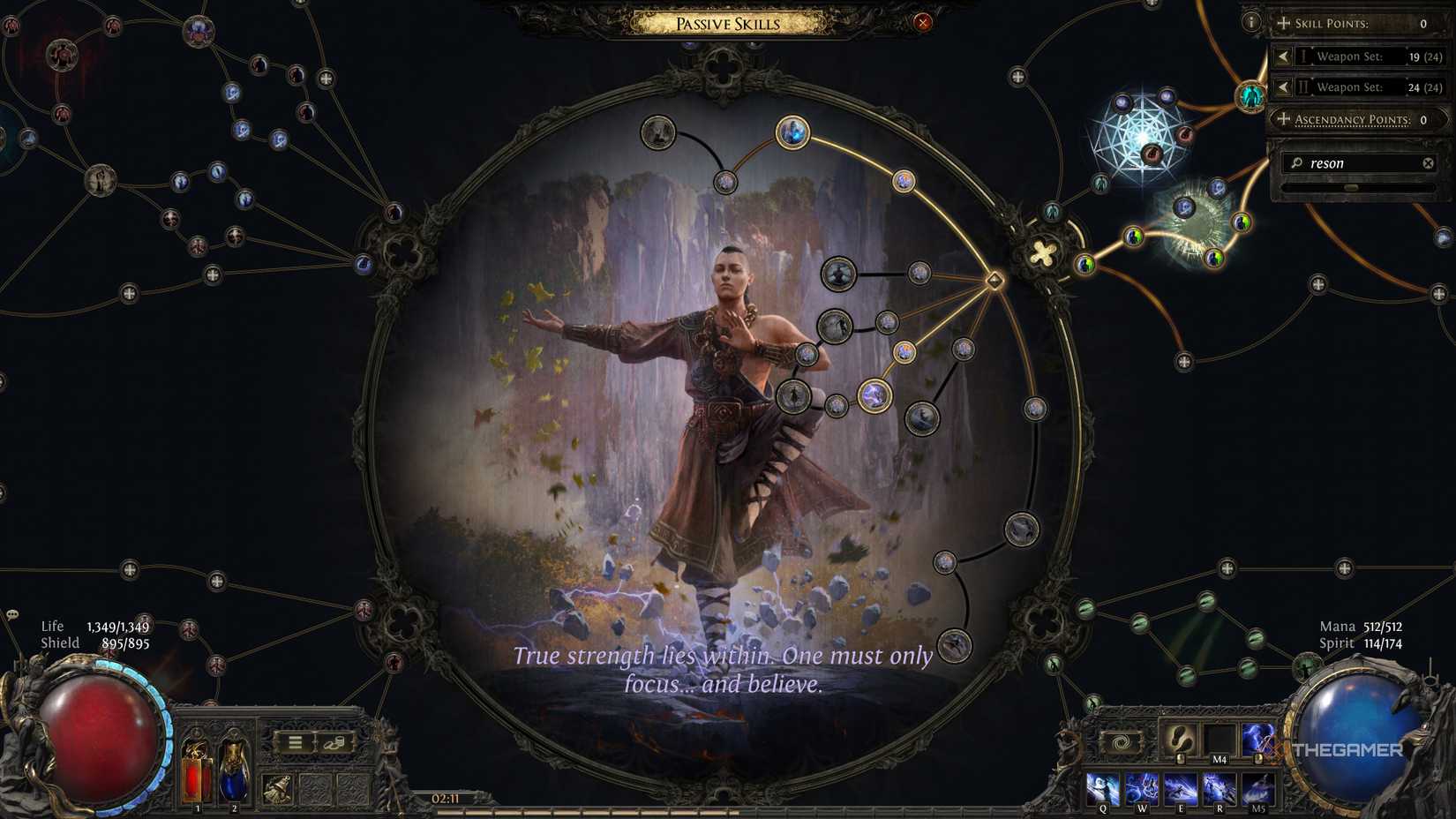Click the currency coins icon next to the menu icon
The width and height of the screenshot is (1456, 819).
point(334,744)
